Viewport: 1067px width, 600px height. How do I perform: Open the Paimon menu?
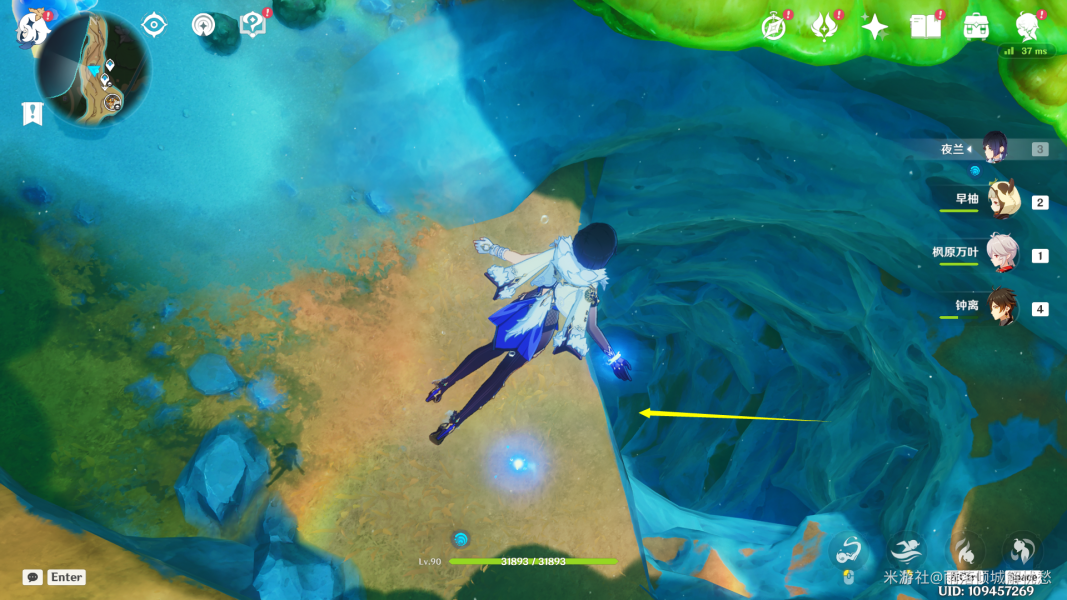click(32, 28)
